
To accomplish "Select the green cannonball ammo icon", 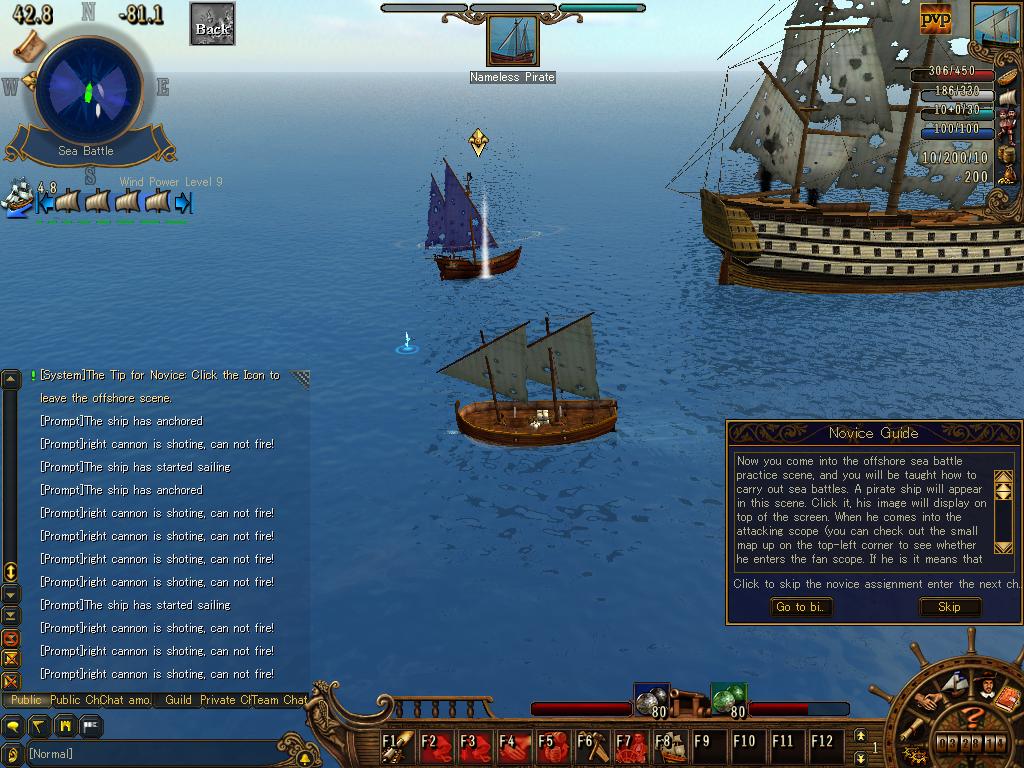I will pyautogui.click(x=728, y=699).
